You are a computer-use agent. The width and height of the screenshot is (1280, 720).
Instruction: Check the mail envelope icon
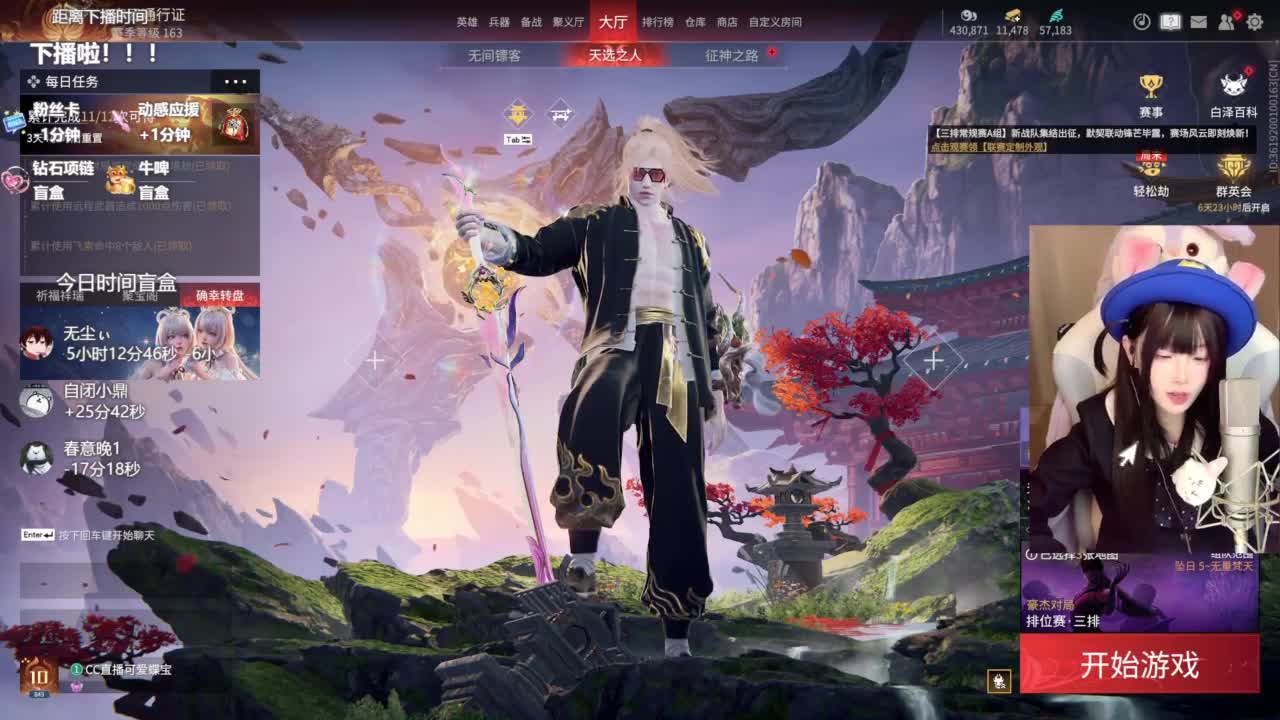pyautogui.click(x=1198, y=19)
